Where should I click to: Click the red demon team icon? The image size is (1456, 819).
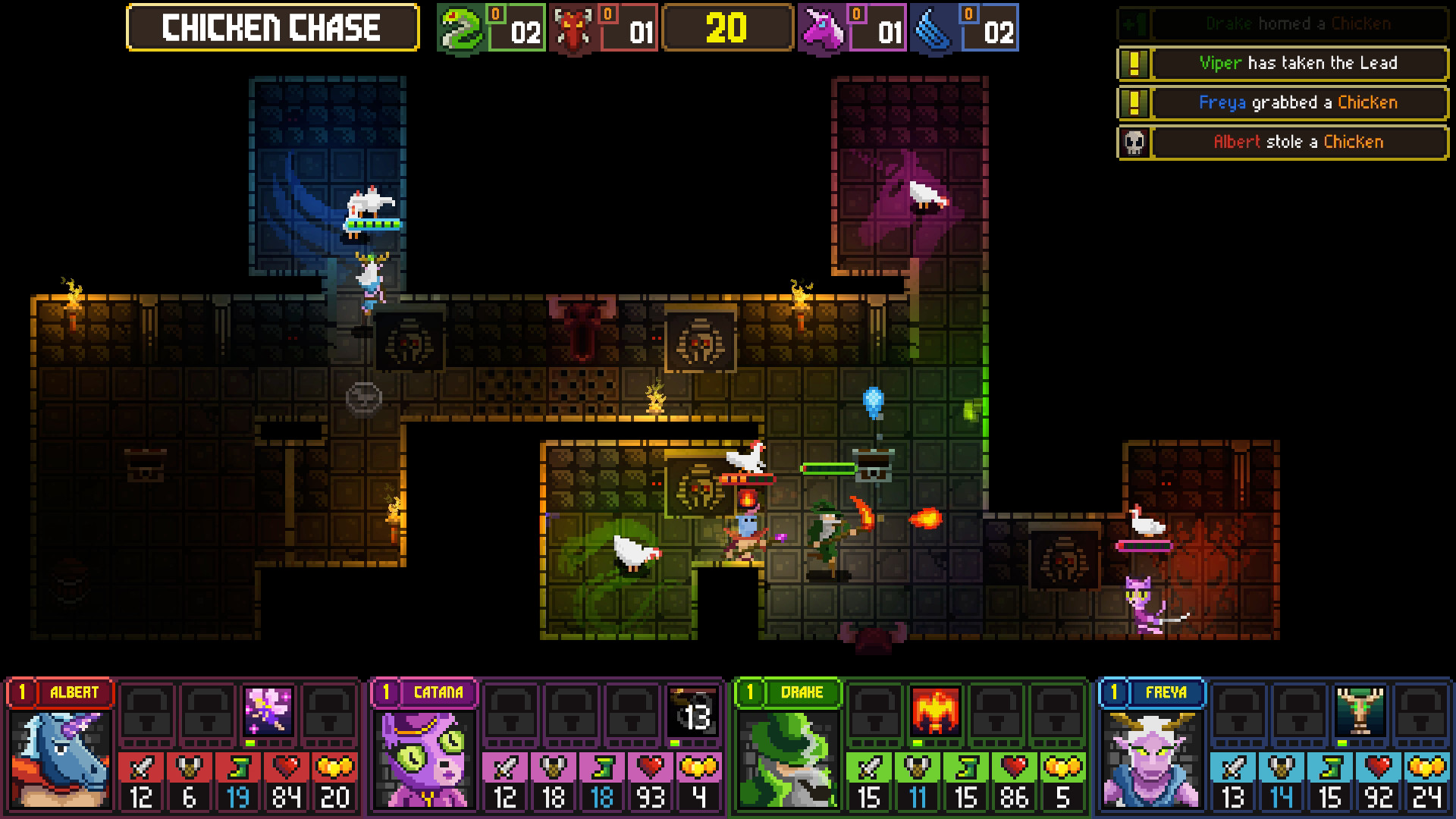(x=574, y=29)
